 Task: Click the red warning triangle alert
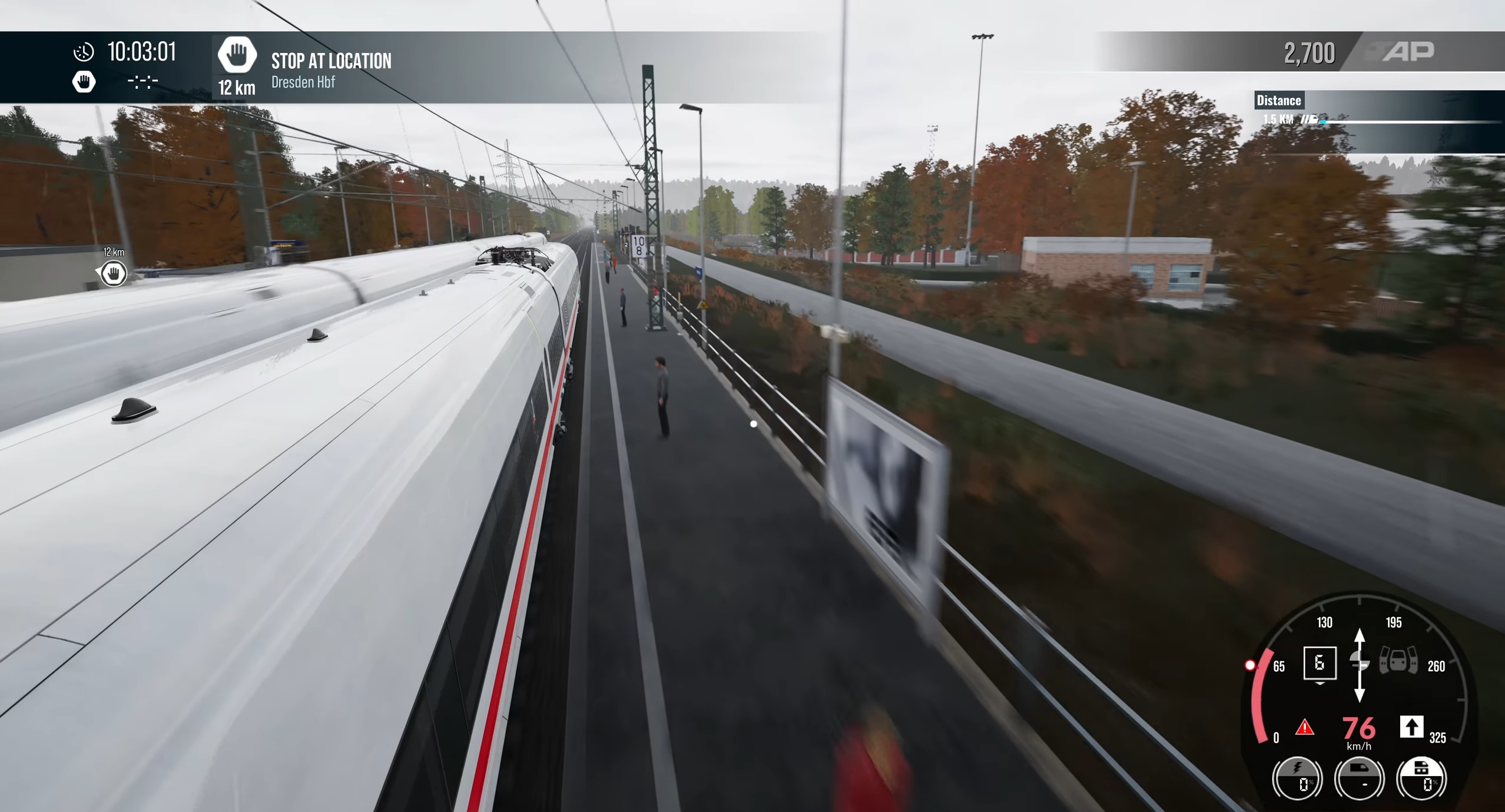point(1305,728)
